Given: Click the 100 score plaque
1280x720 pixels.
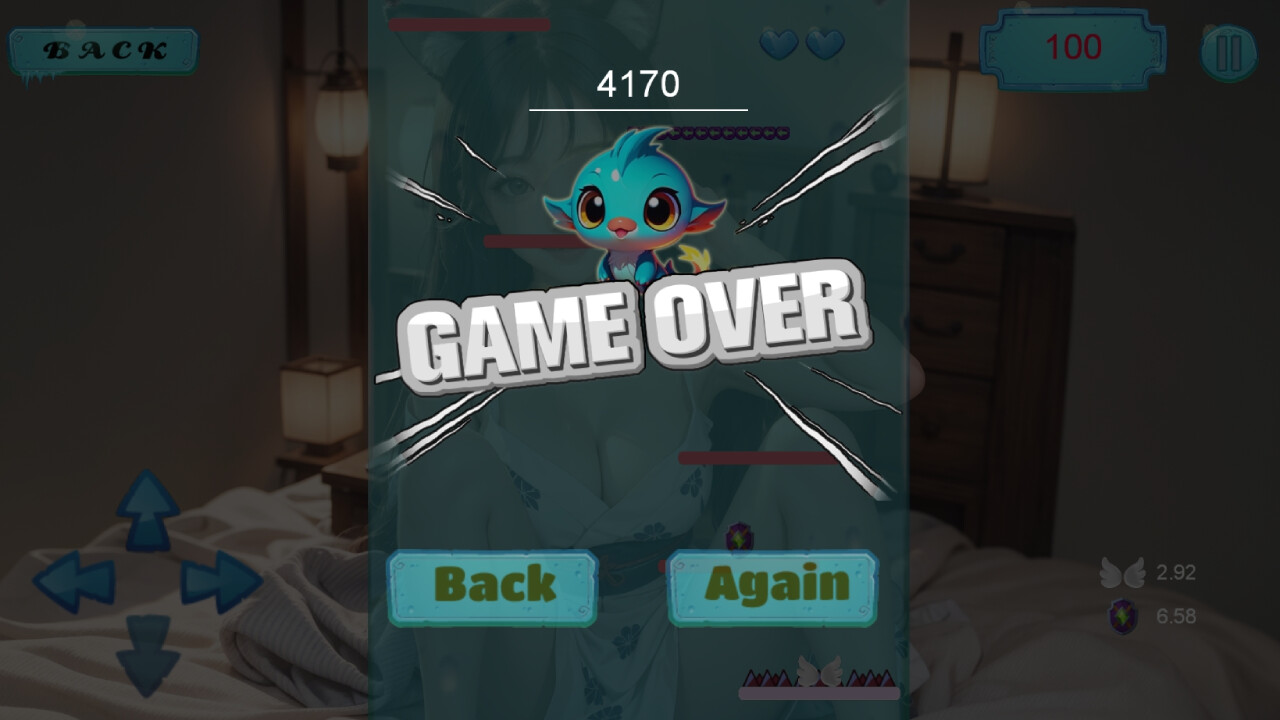Looking at the screenshot, I should (1073, 46).
